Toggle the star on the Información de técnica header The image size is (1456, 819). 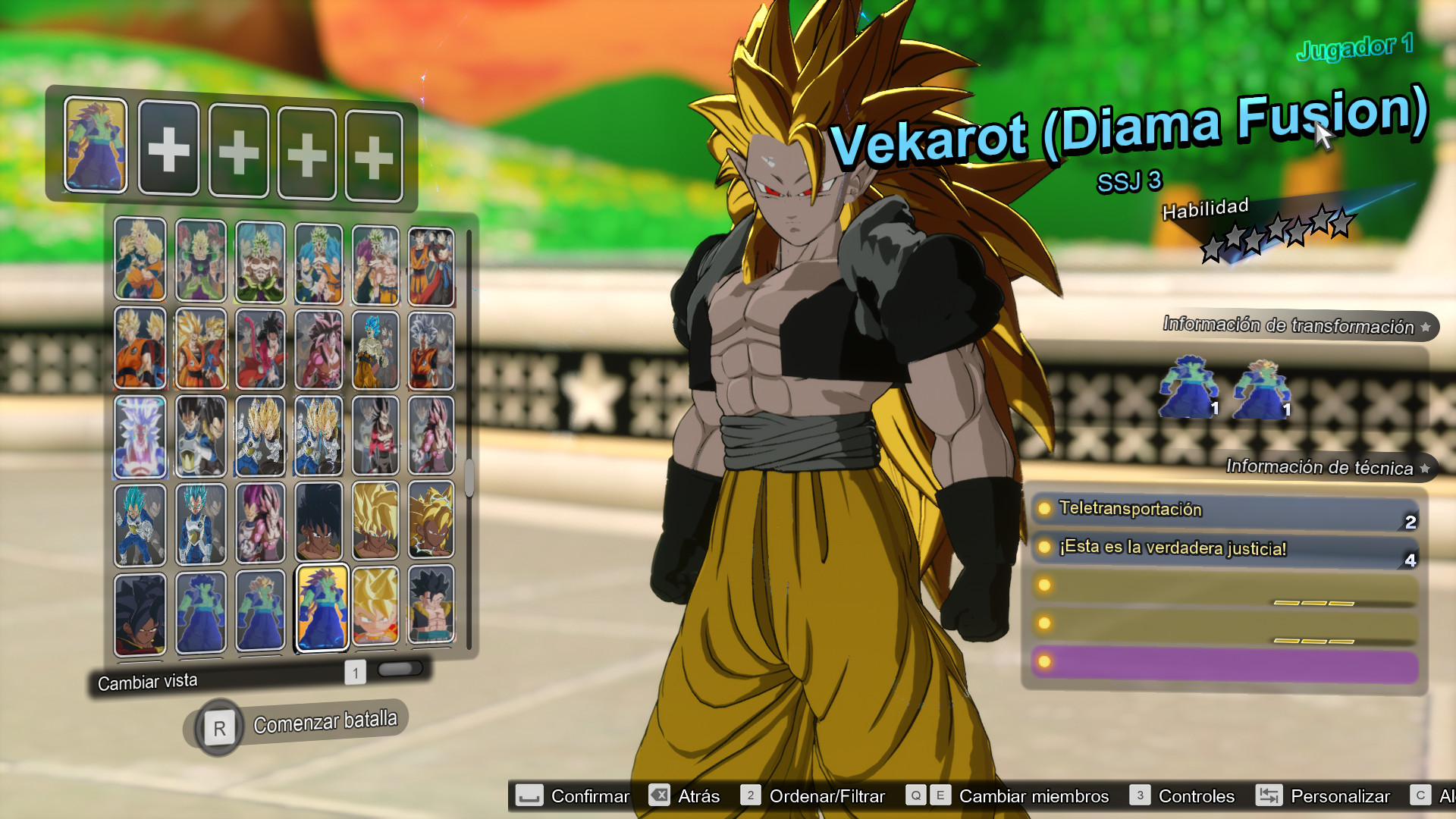[x=1424, y=469]
